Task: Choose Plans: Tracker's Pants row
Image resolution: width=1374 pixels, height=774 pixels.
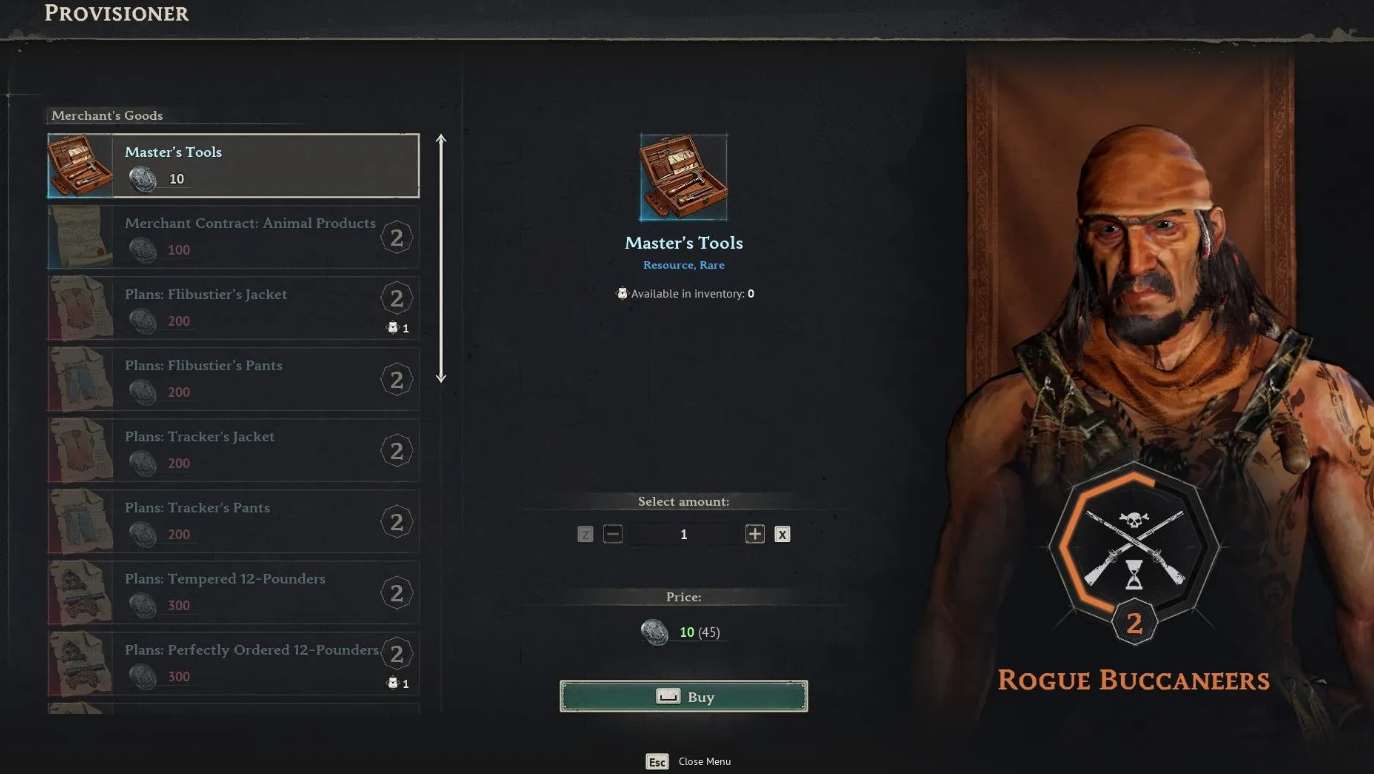Action: [233, 521]
